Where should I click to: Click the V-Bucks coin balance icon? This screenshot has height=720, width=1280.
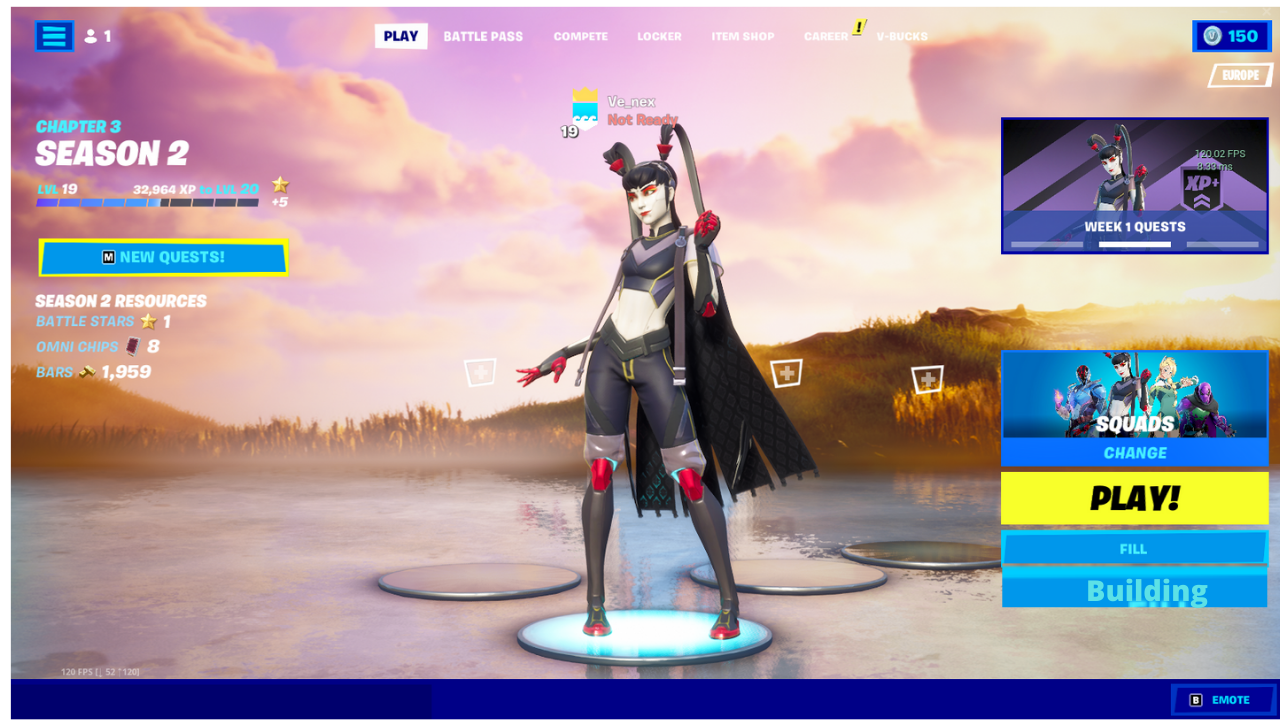1214,36
